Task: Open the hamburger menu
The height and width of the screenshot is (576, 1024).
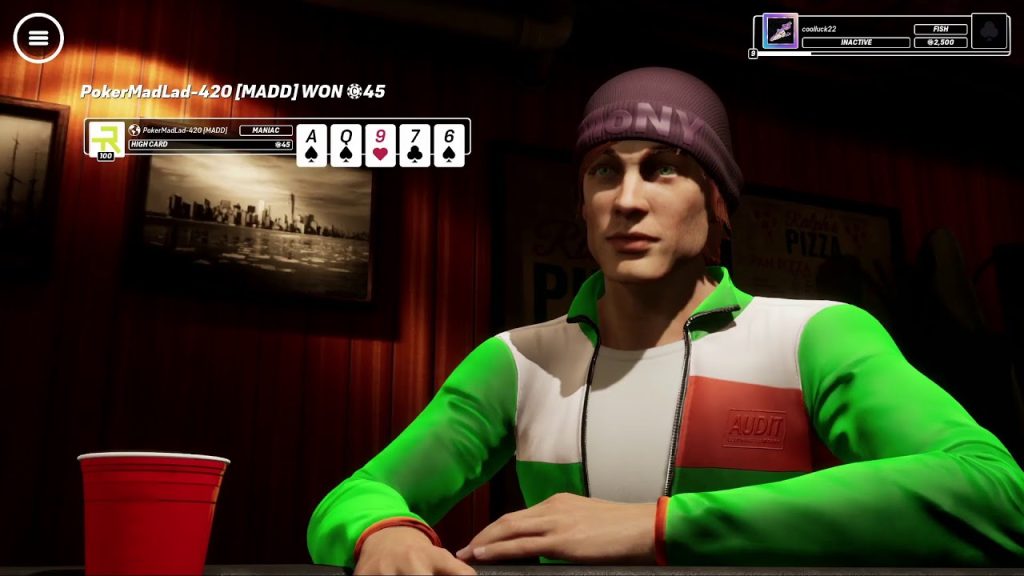Action: tap(38, 38)
